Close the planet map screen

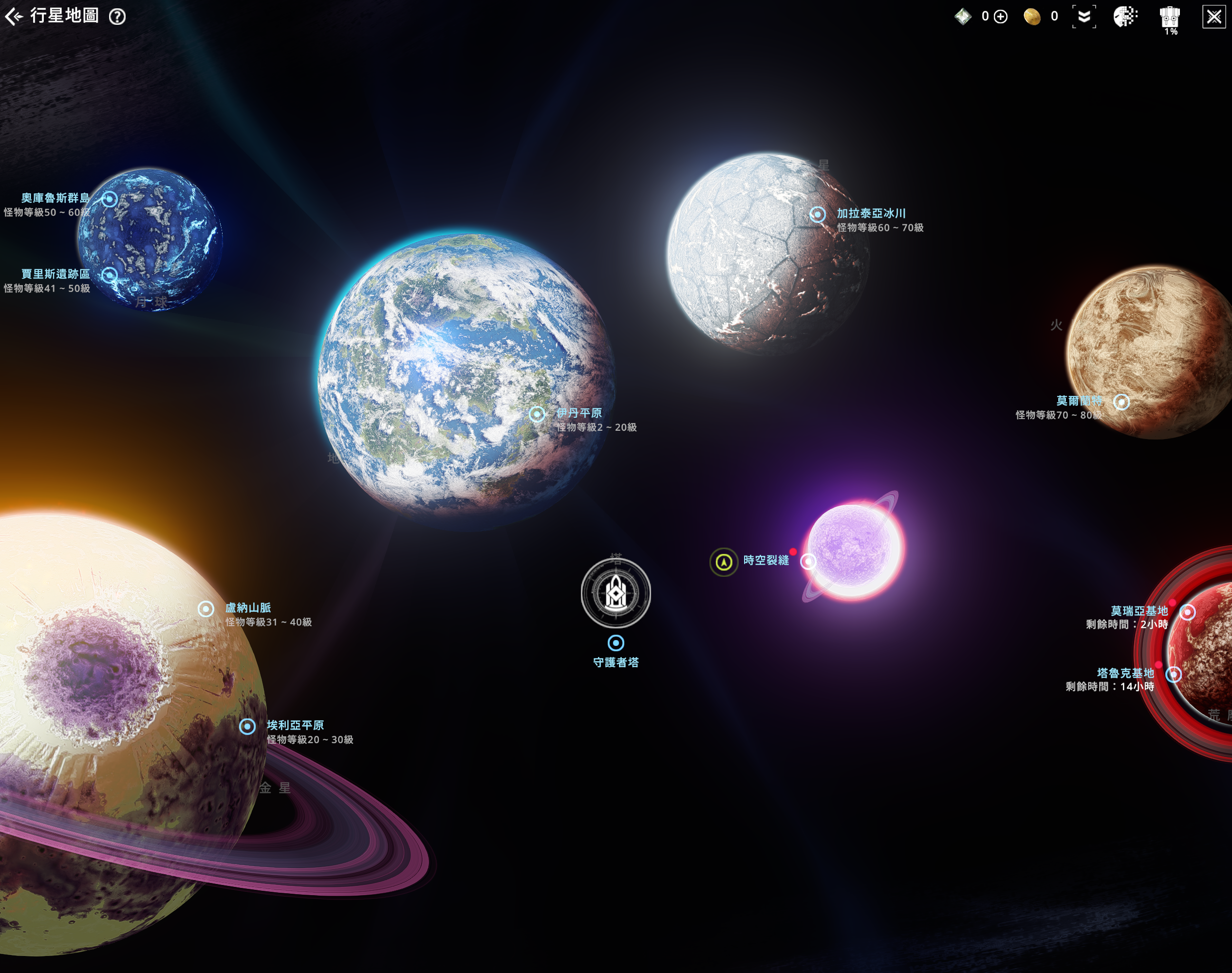(1214, 17)
